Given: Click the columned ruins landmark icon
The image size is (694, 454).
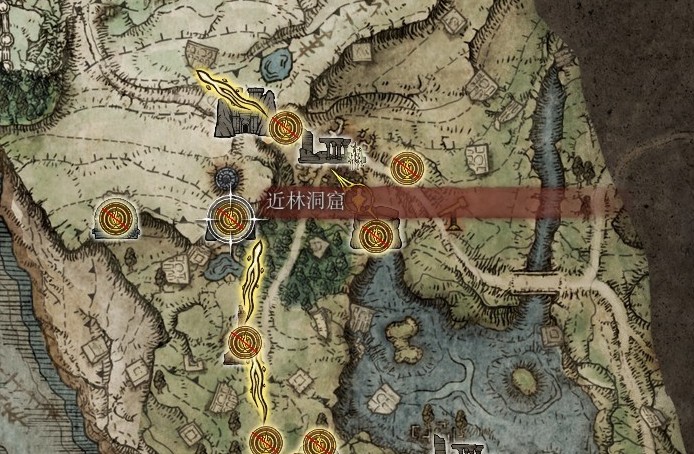Looking at the screenshot, I should (322, 148).
